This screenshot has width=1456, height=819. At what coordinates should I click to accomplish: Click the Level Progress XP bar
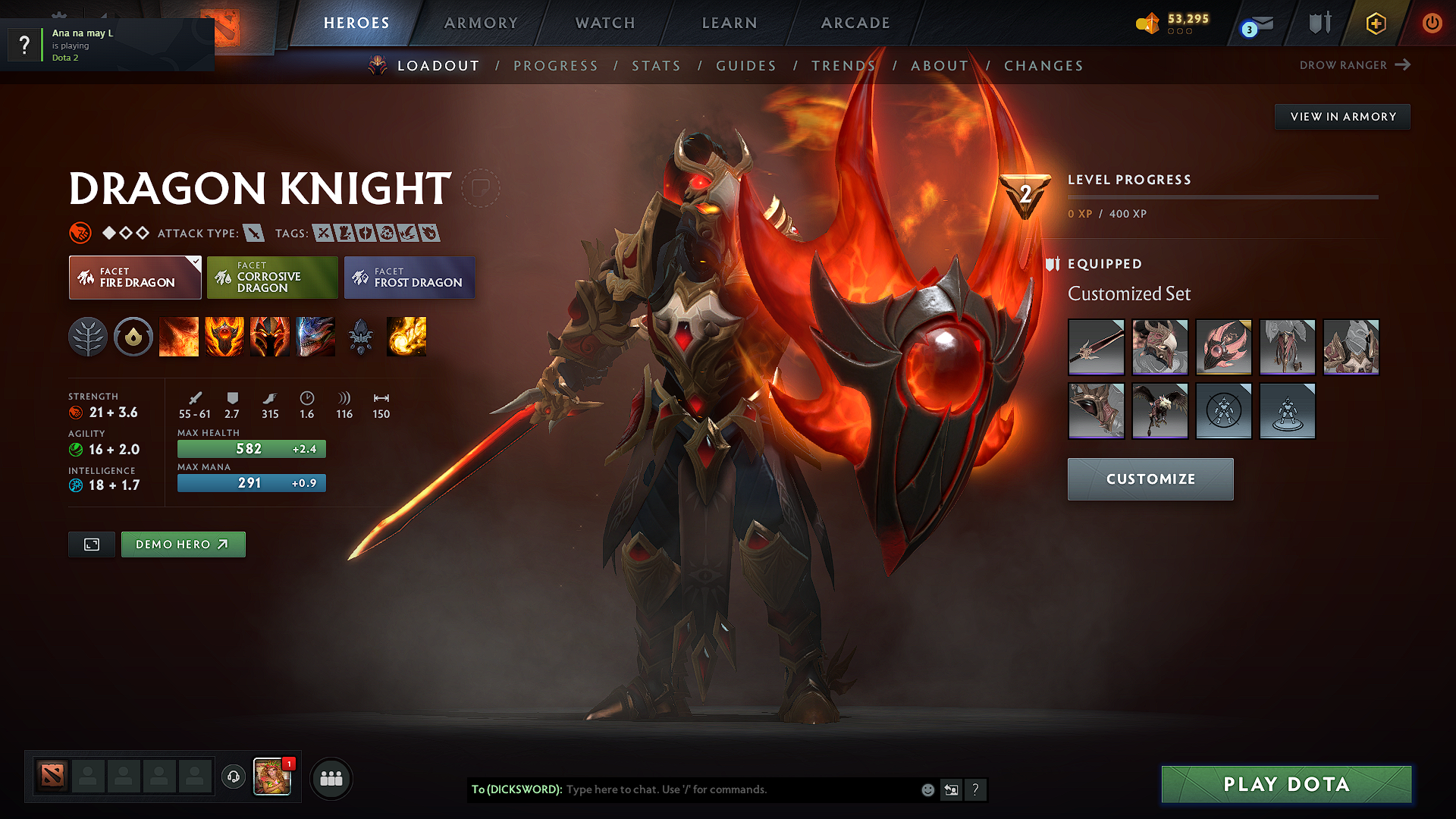(x=1222, y=197)
